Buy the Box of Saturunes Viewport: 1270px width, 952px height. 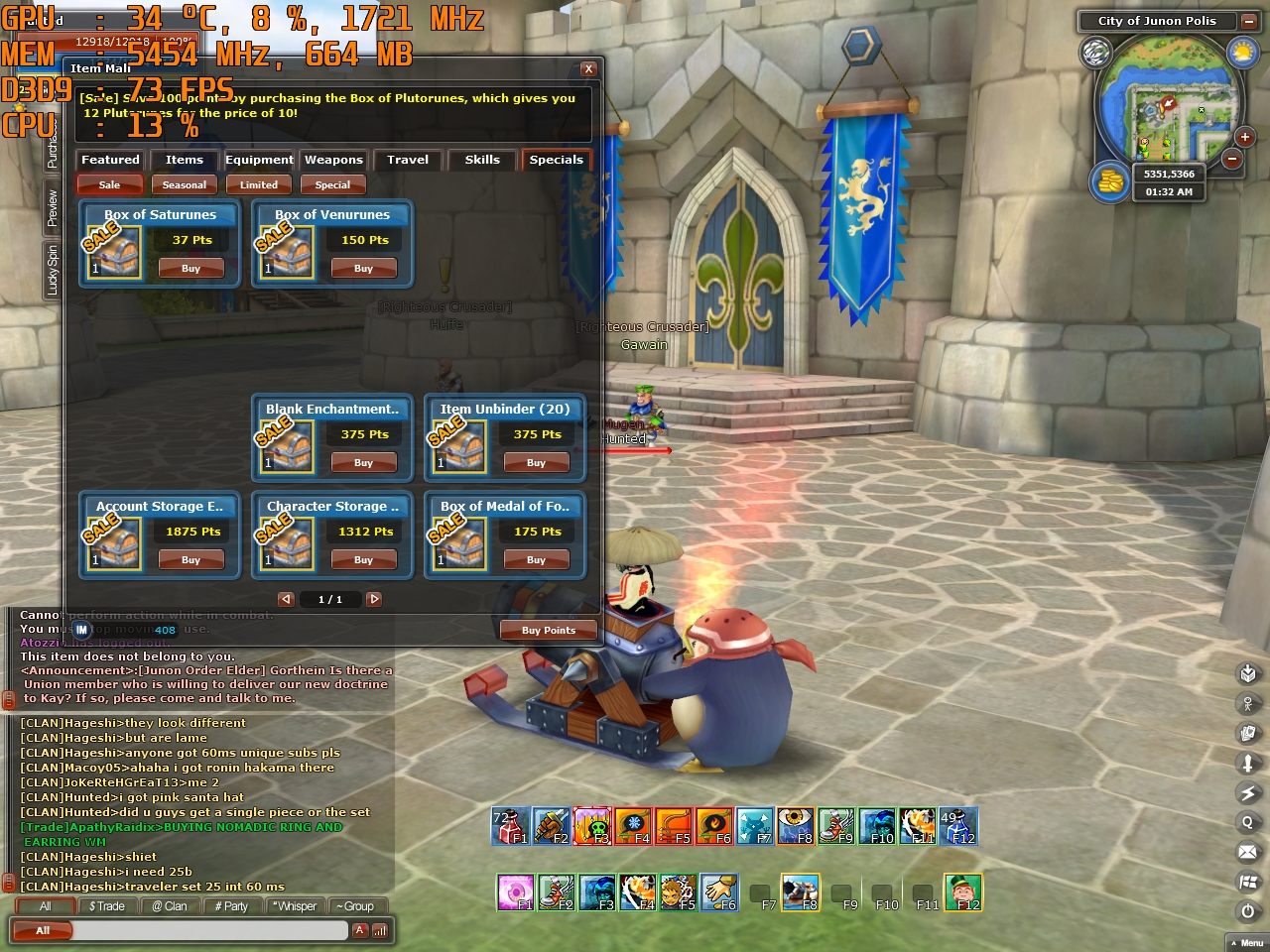(x=190, y=269)
